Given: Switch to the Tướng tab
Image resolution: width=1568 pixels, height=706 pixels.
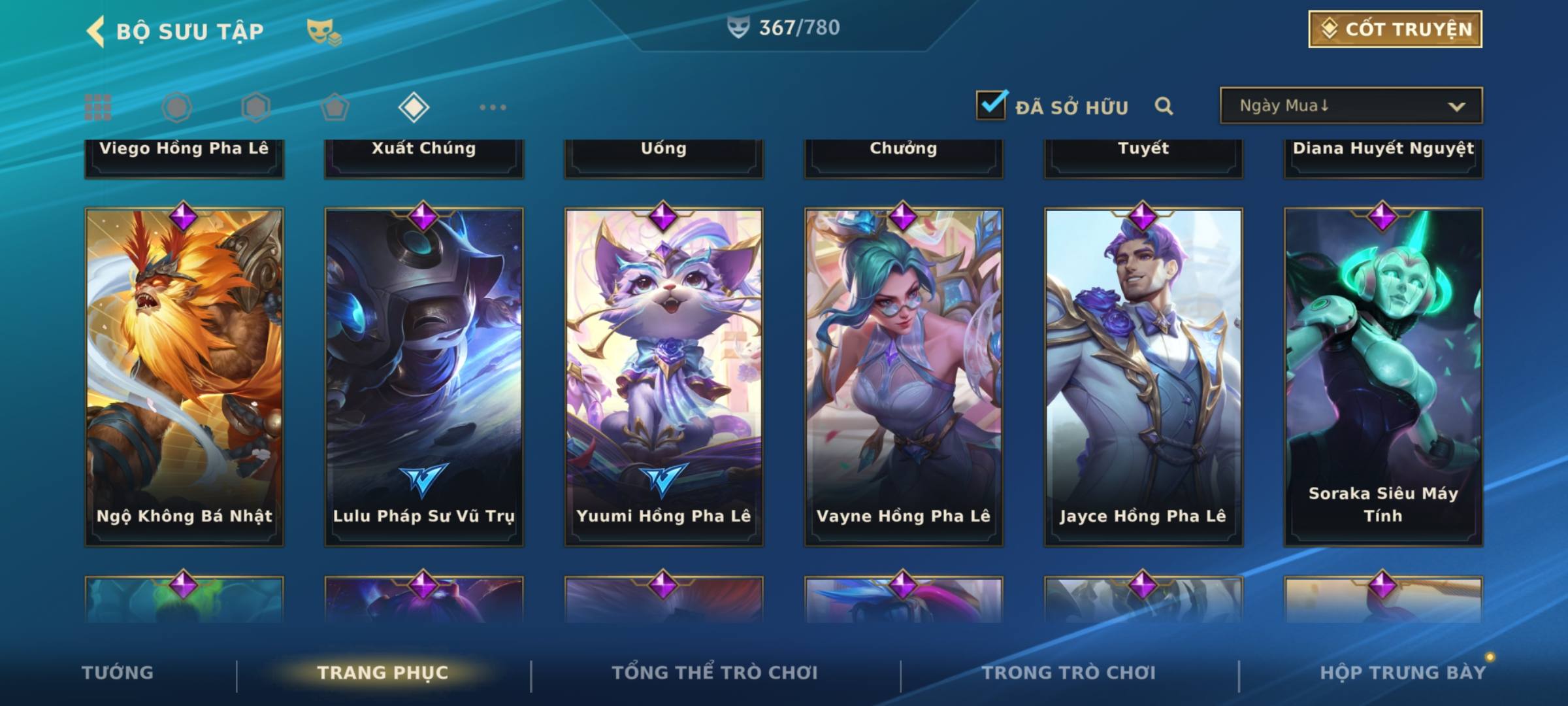Looking at the screenshot, I should coord(118,673).
